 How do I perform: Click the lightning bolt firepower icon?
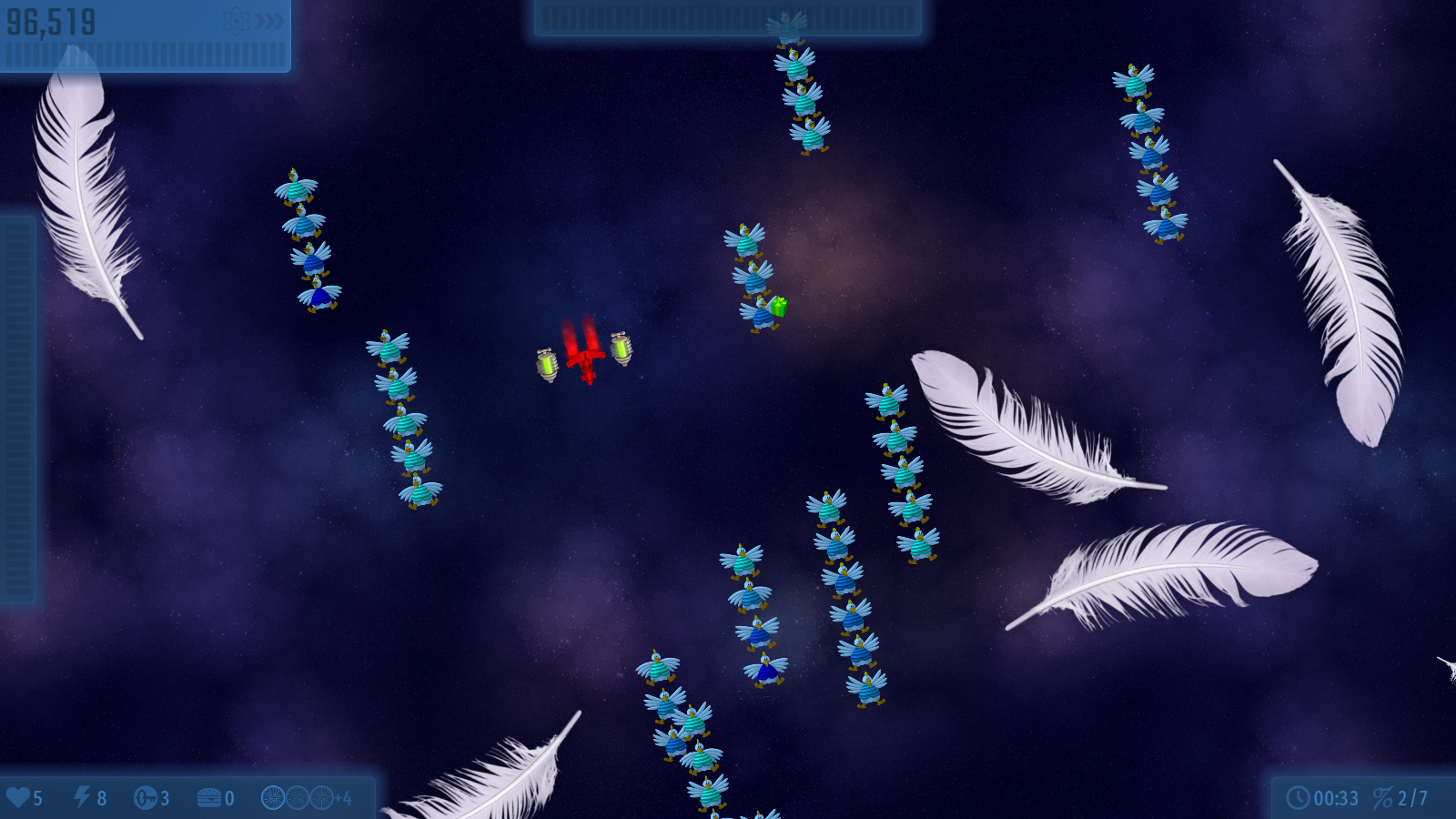click(82, 798)
